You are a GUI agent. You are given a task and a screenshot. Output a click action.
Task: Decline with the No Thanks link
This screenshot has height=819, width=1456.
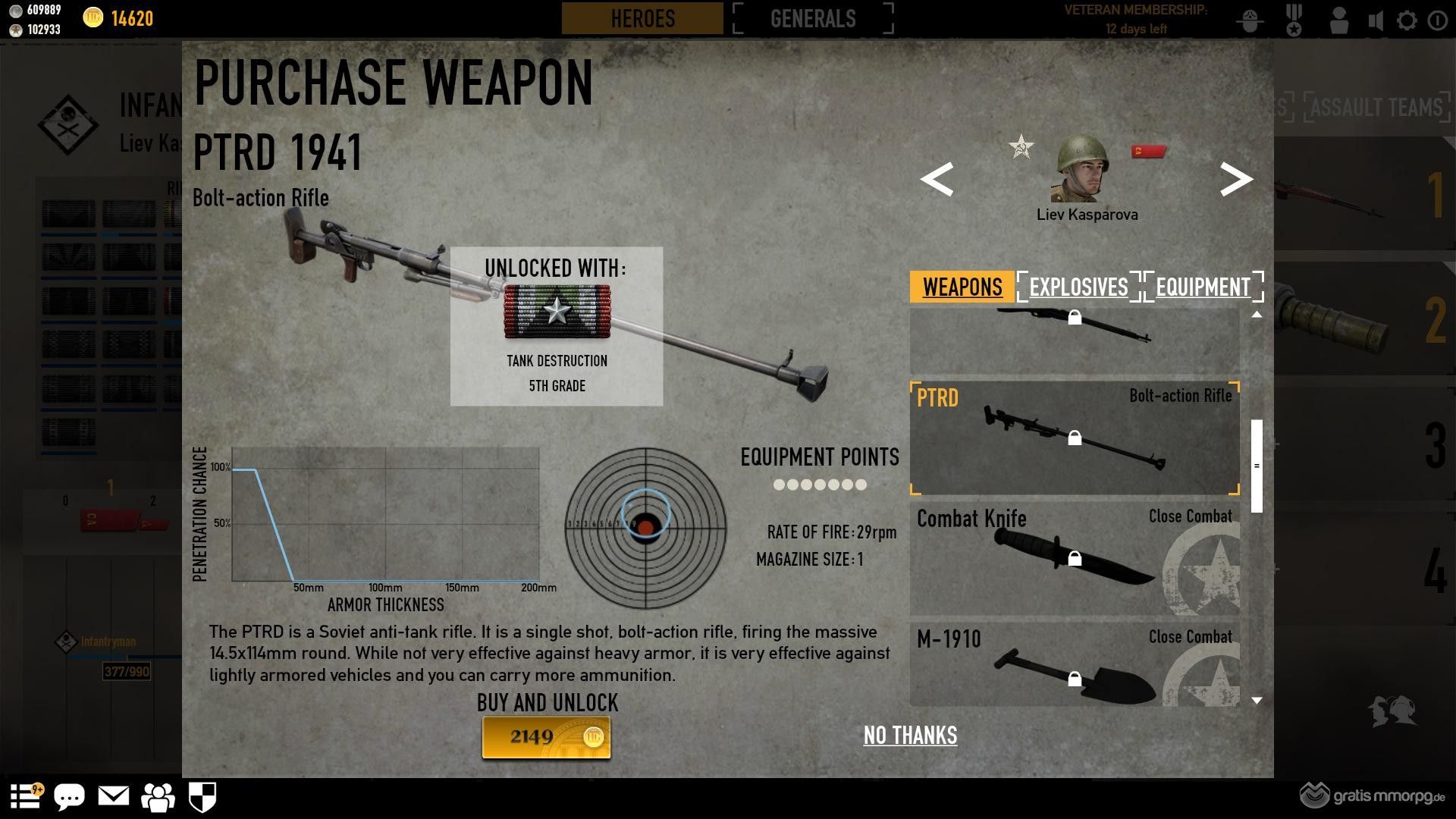910,735
